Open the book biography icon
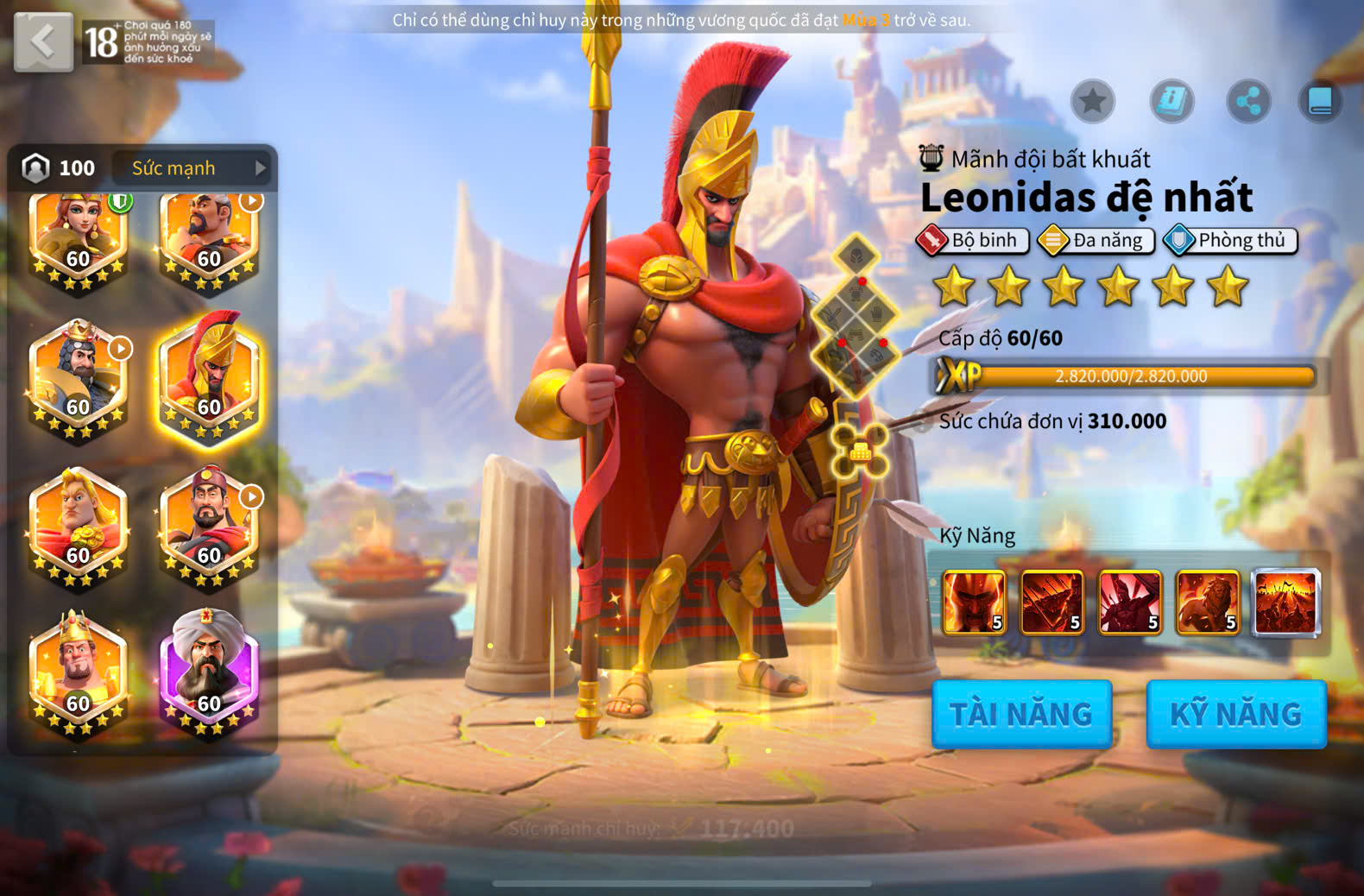The image size is (1364, 896). pyautogui.click(x=1320, y=102)
